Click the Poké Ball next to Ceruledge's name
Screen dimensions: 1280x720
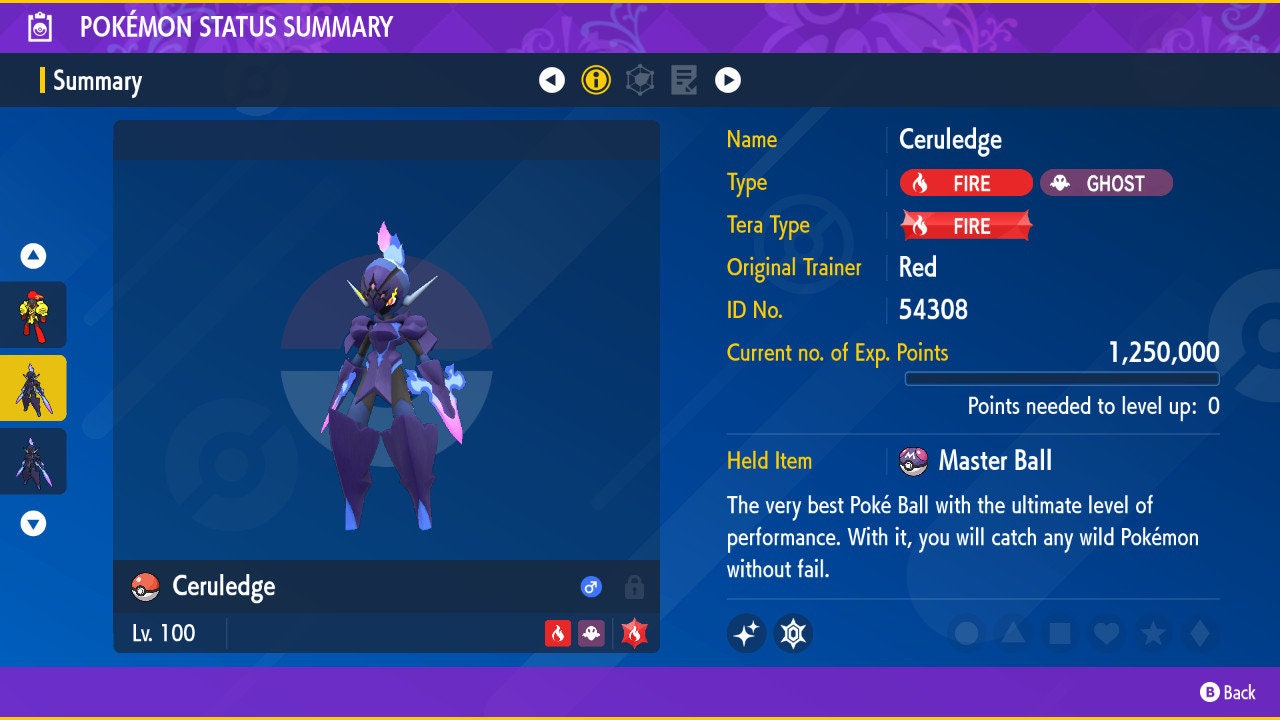[145, 587]
